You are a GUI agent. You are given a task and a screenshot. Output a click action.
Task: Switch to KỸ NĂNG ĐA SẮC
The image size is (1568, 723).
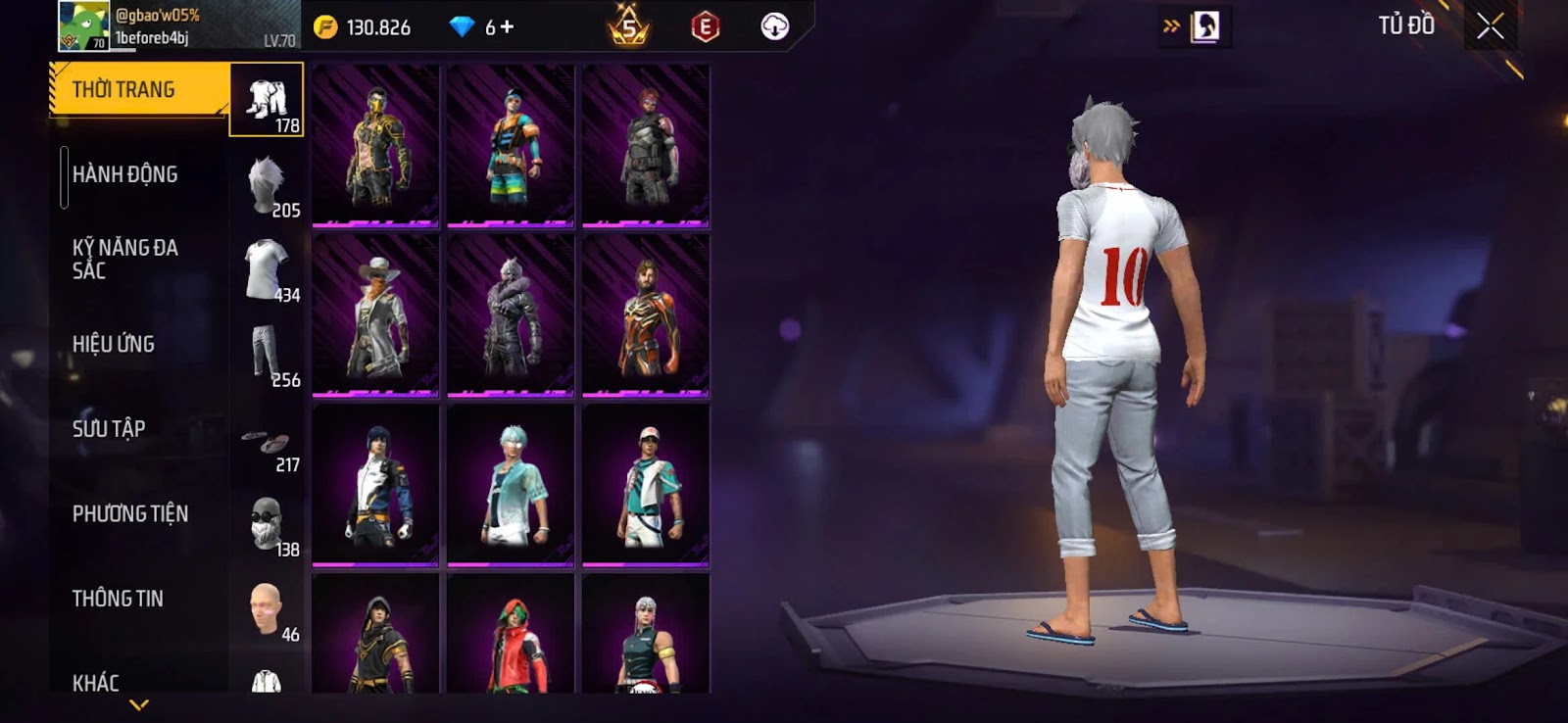(125, 259)
